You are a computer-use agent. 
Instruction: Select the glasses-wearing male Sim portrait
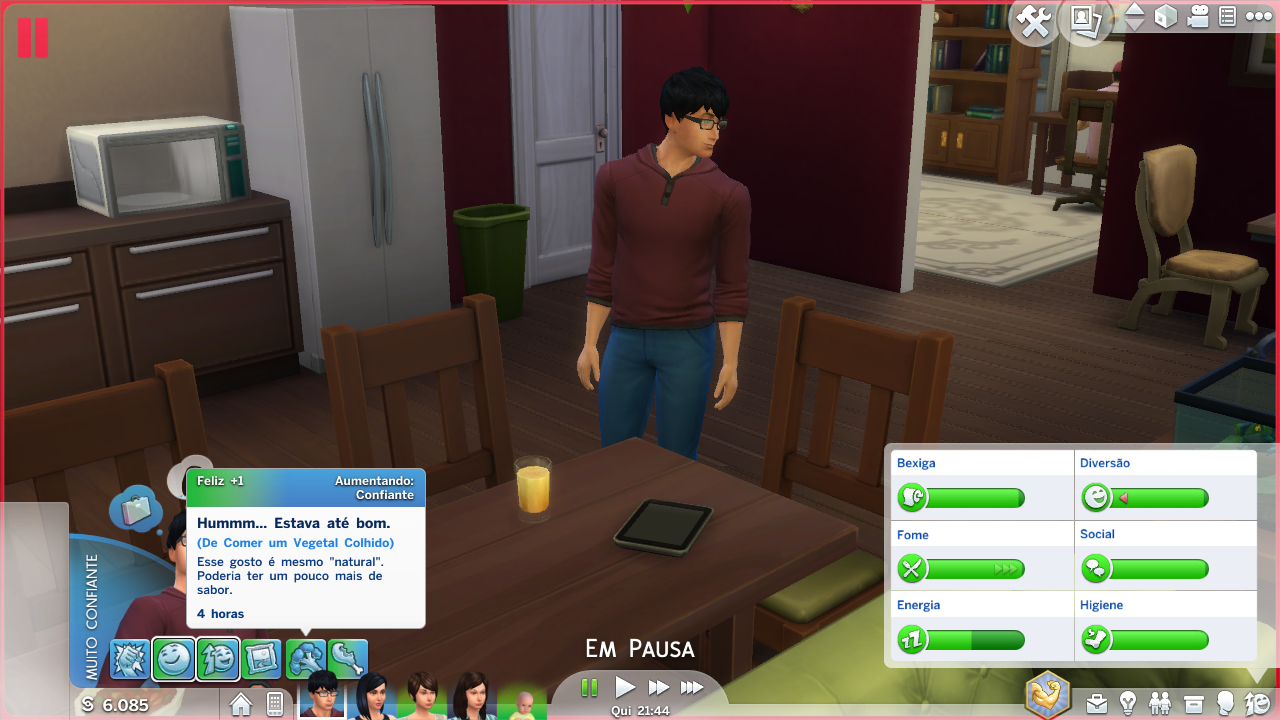(322, 693)
